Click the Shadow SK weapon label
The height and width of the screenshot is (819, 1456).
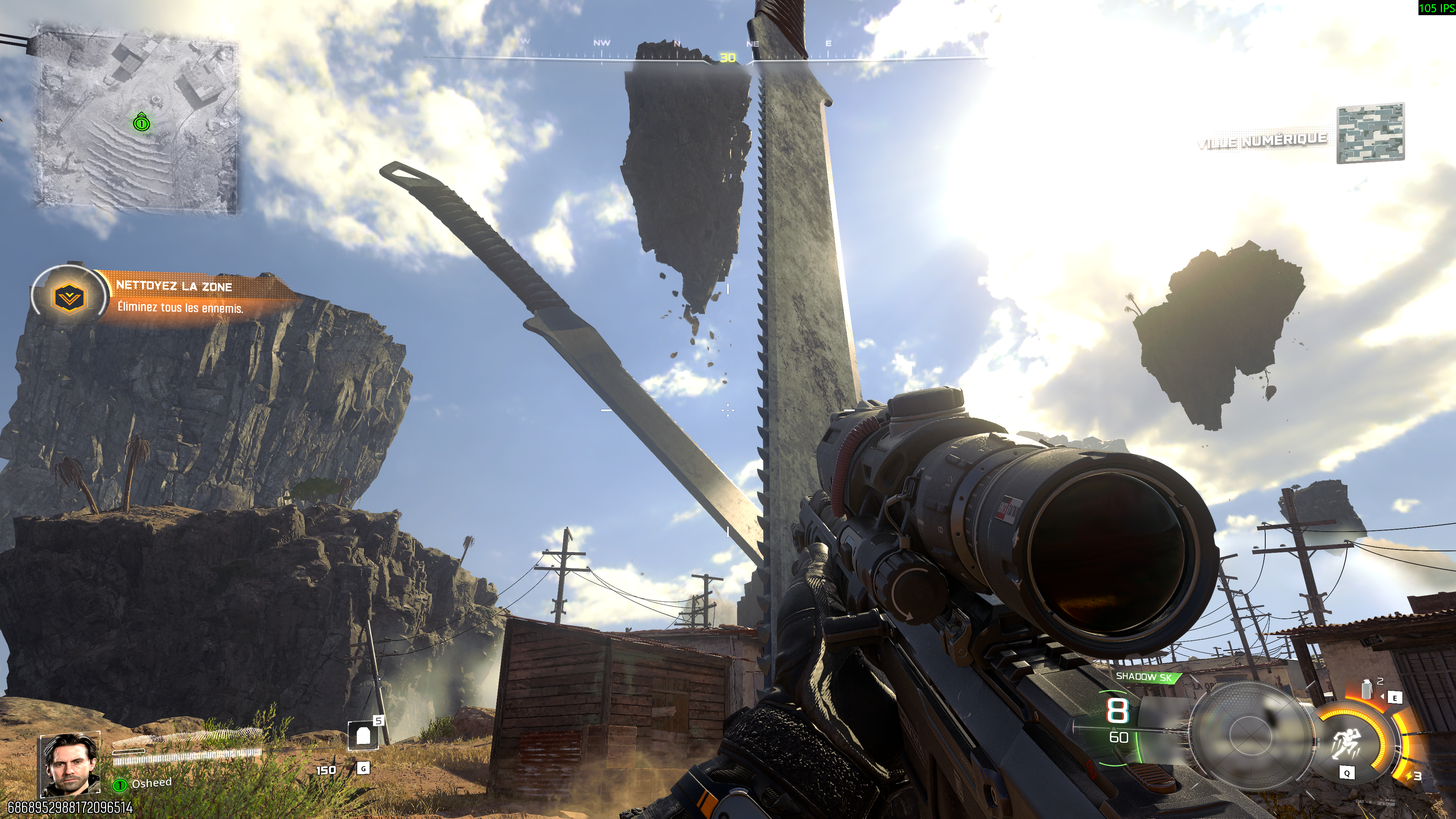[1144, 676]
